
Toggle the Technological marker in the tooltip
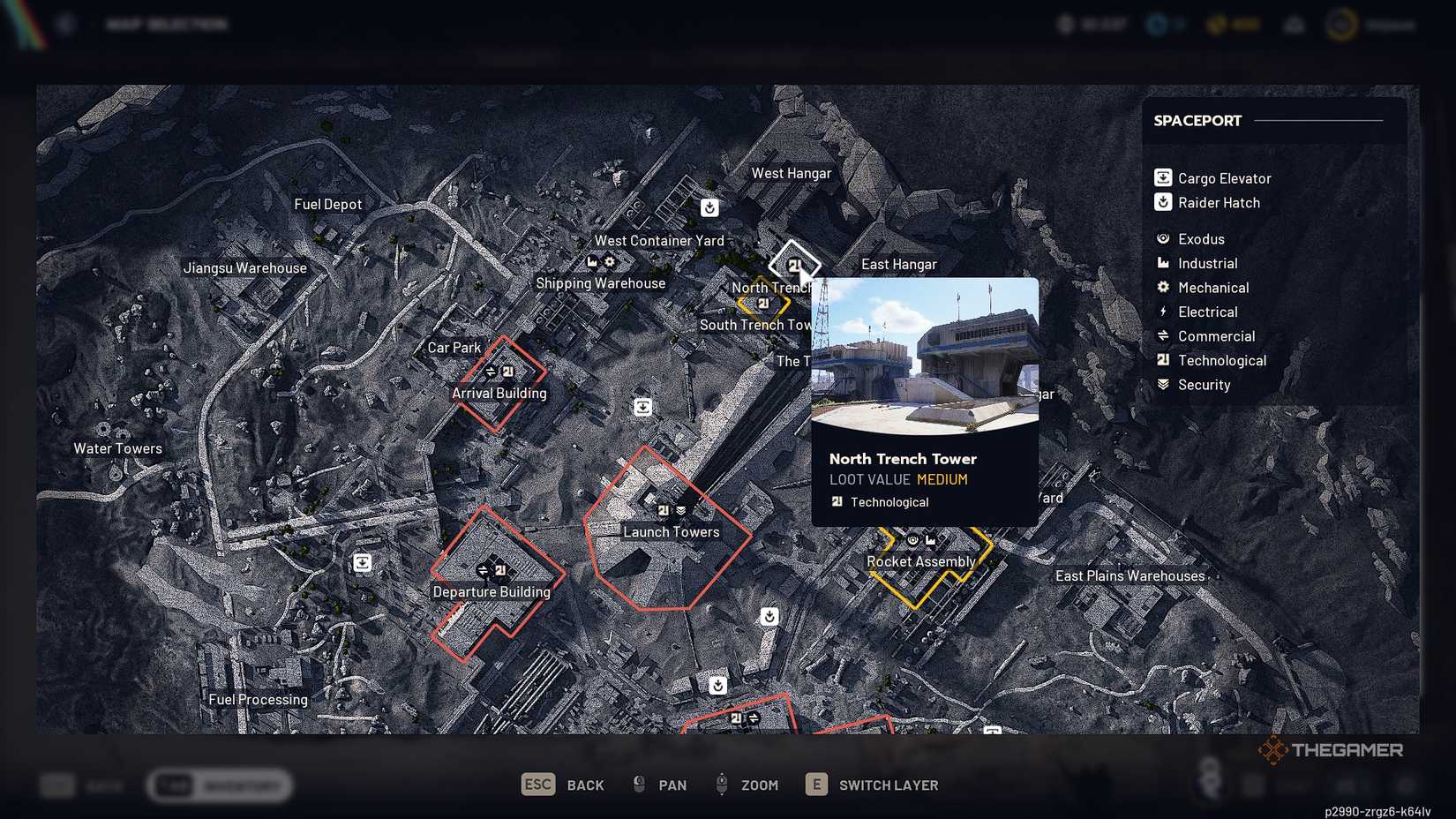(836, 501)
